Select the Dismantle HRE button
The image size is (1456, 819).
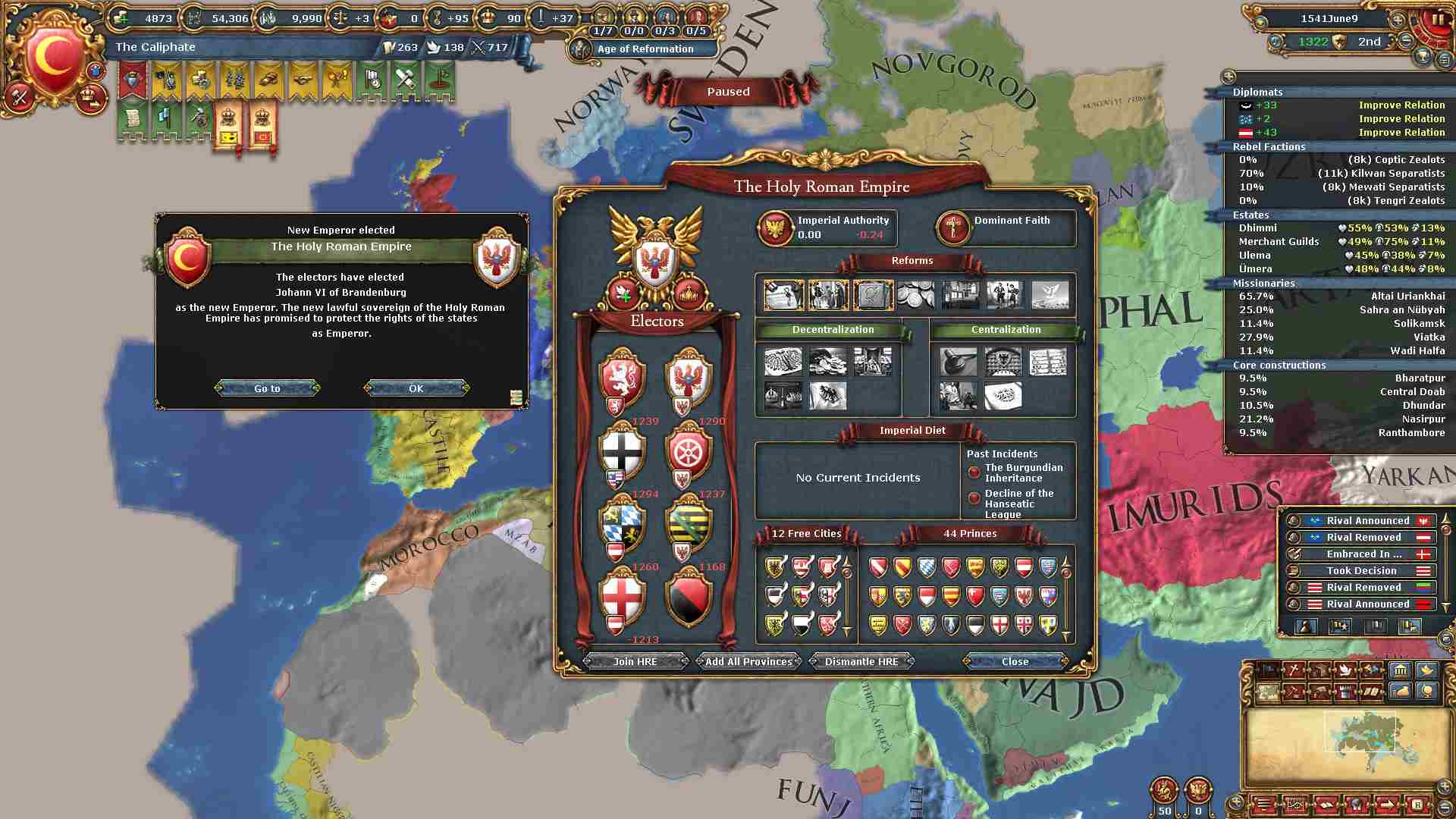point(861,661)
